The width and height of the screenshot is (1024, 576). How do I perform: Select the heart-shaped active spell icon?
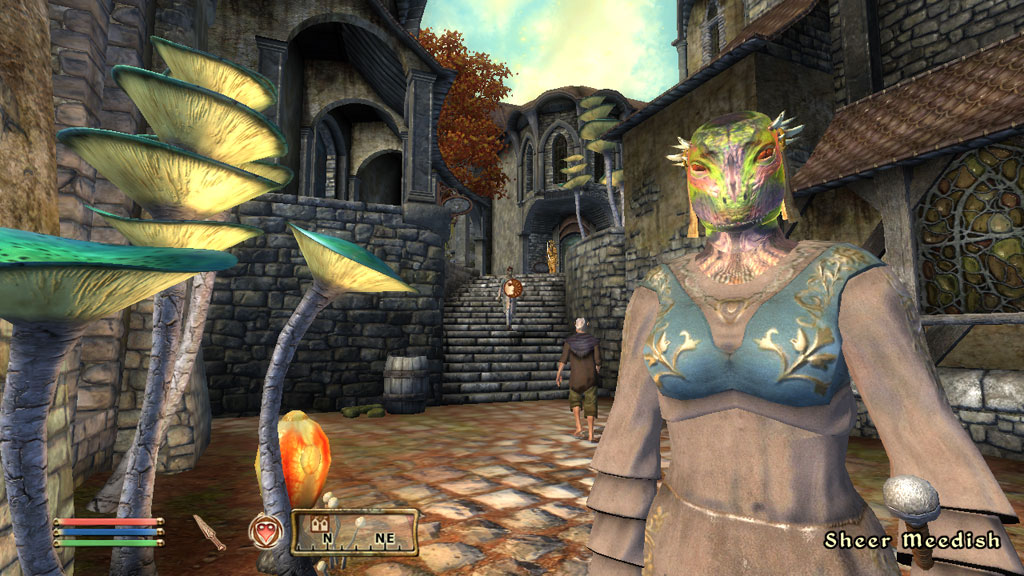tap(266, 532)
